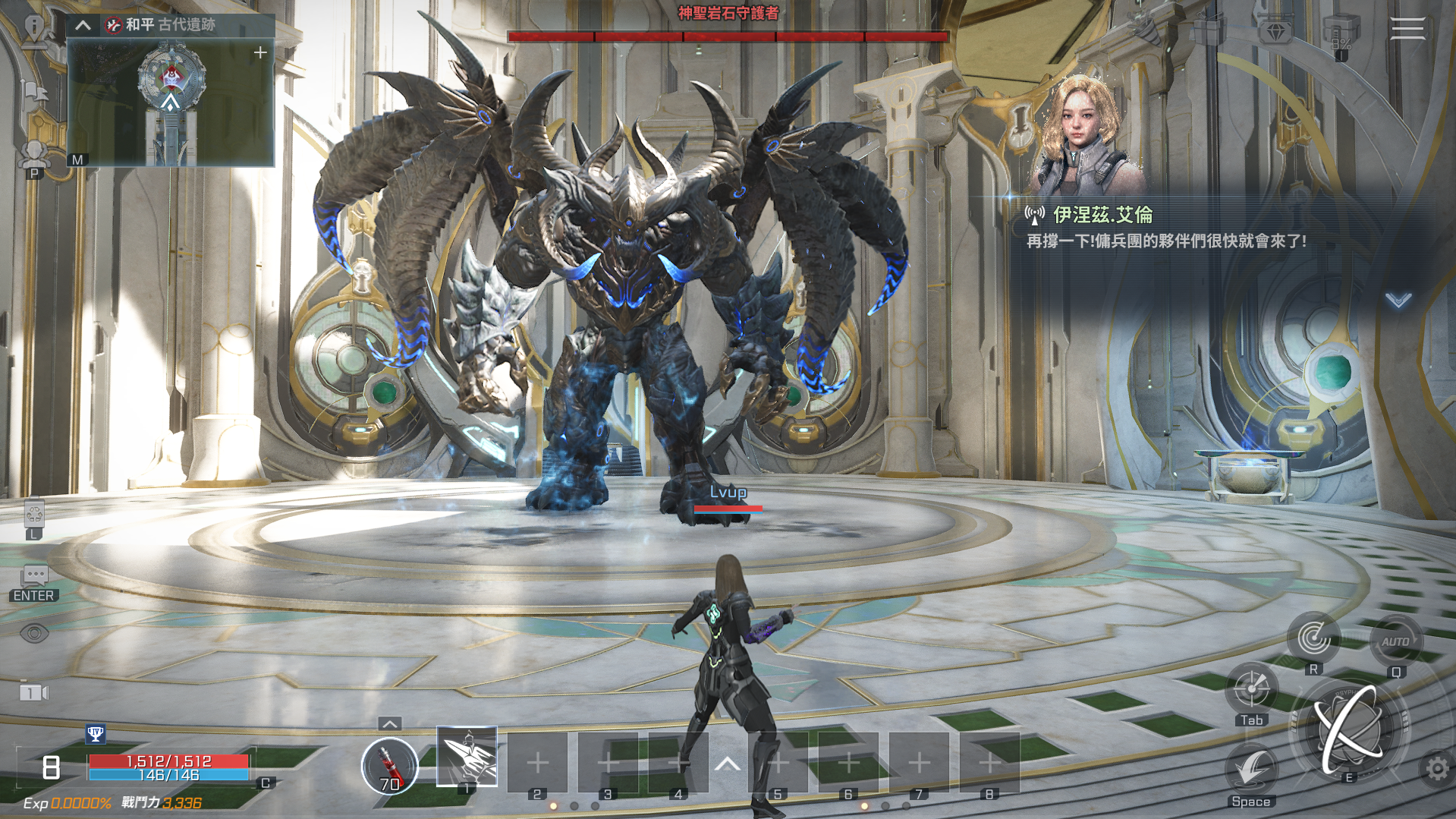Switch target with the Tab crosshair icon
Image resolution: width=1456 pixels, height=819 pixels.
click(1251, 689)
